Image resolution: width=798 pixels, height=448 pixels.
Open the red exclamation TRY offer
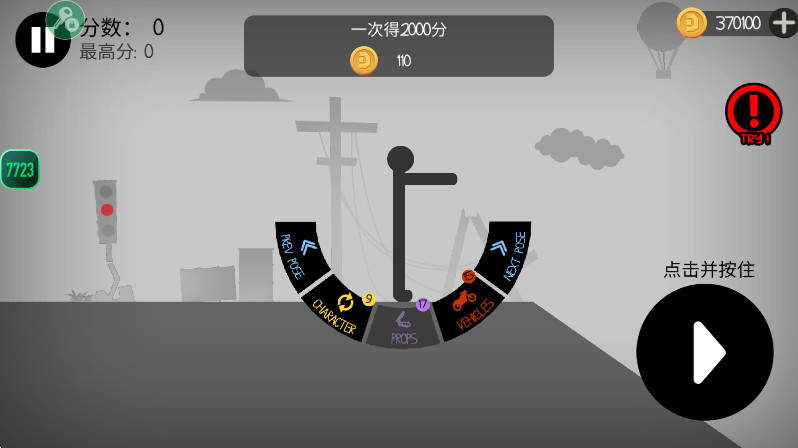753,112
